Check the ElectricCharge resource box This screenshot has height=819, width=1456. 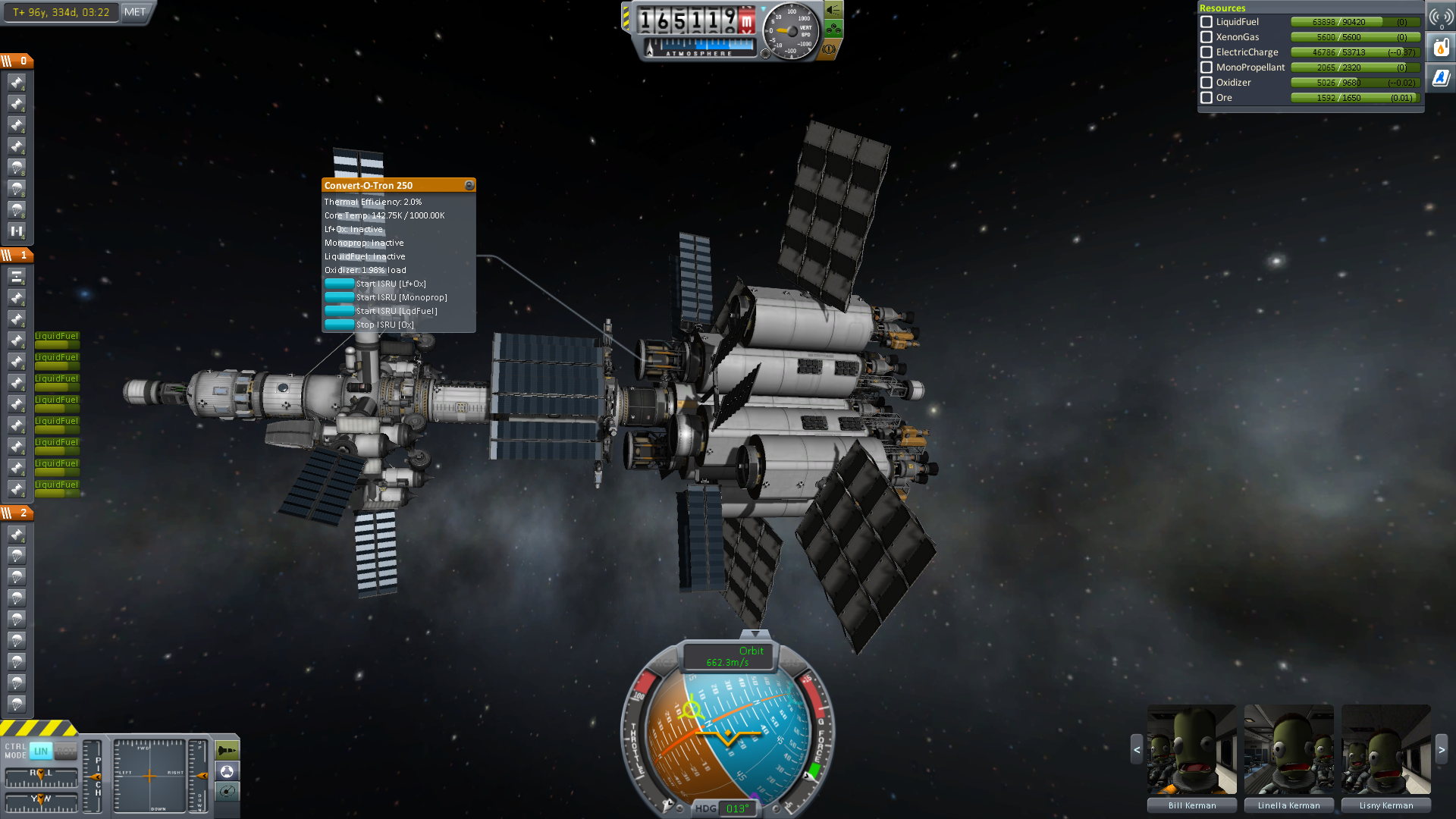1207,52
